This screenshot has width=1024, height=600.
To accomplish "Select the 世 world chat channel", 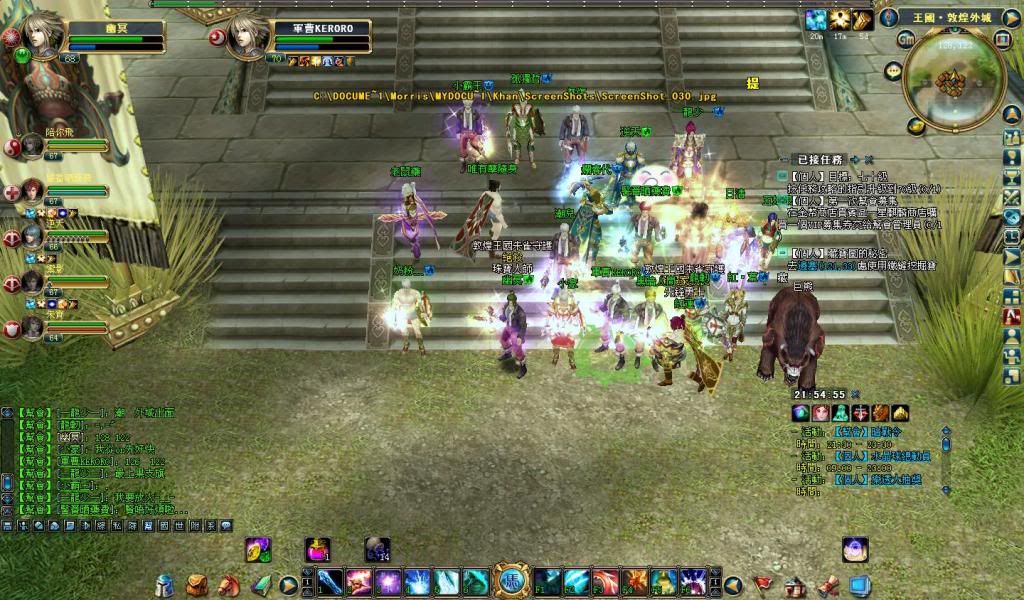I will click(180, 525).
